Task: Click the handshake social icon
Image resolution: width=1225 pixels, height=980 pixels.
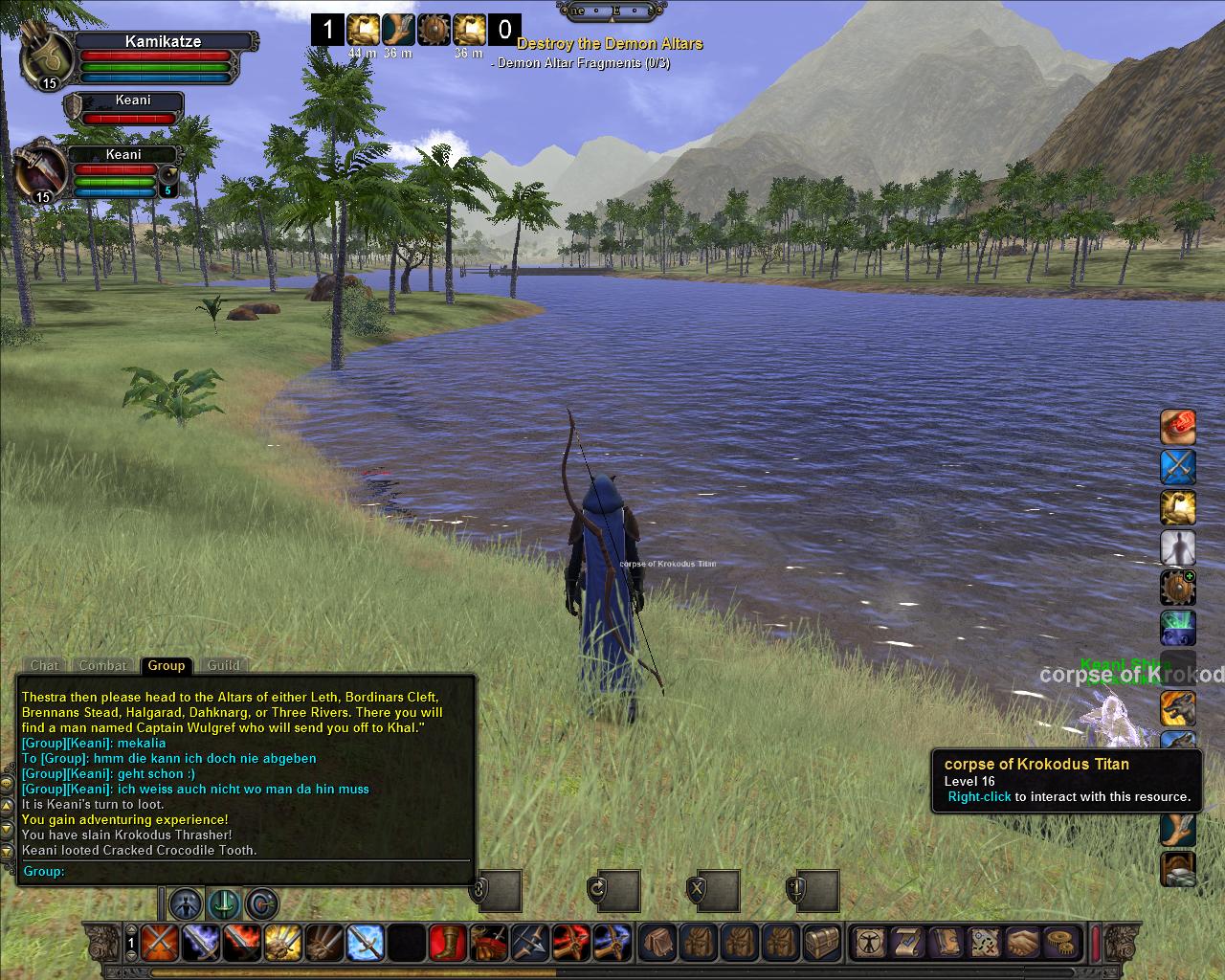Action: [x=1022, y=943]
